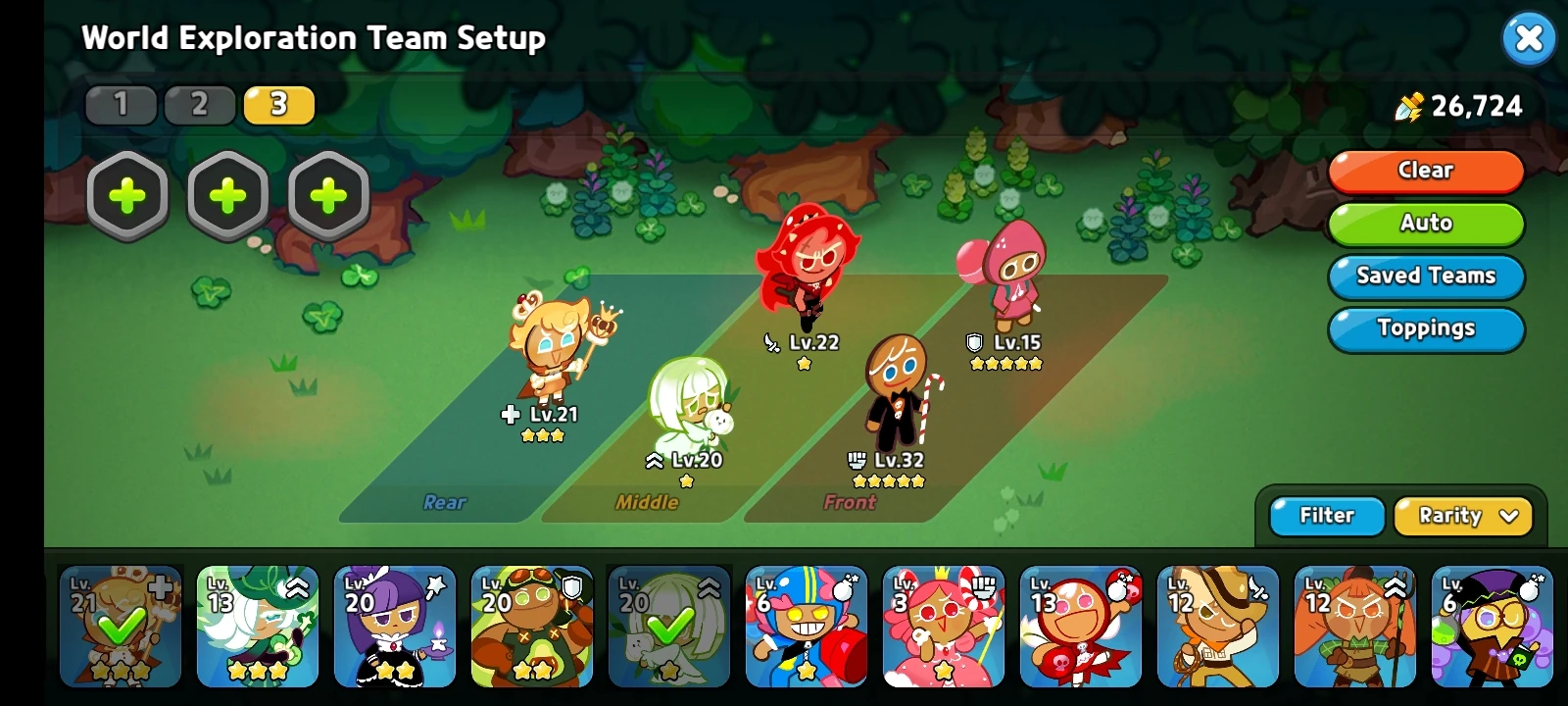Select team tab 2
Viewport: 1568px width, 706px height.
coord(200,104)
